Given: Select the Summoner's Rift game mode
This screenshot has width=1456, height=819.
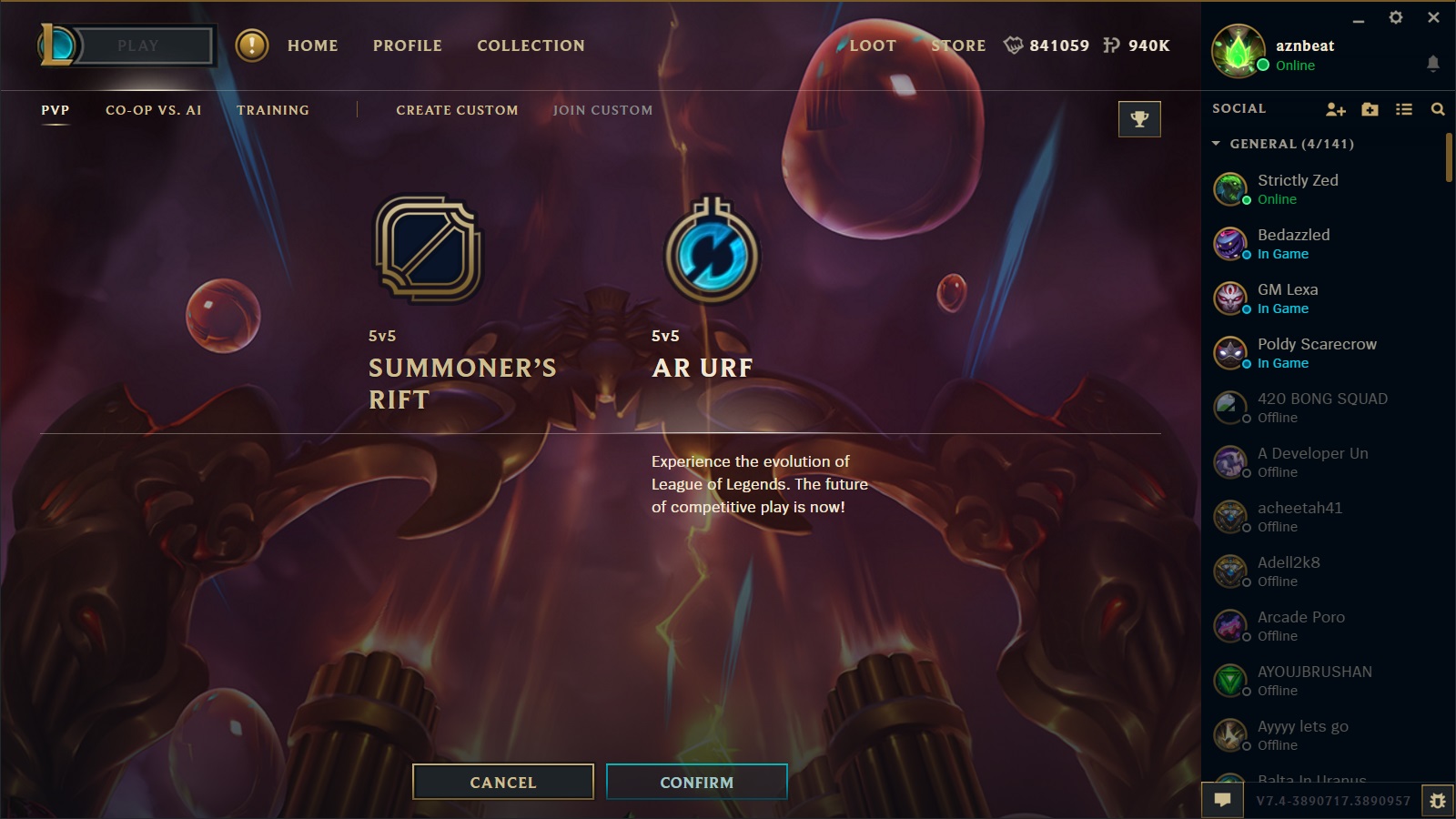Looking at the screenshot, I should (428, 252).
